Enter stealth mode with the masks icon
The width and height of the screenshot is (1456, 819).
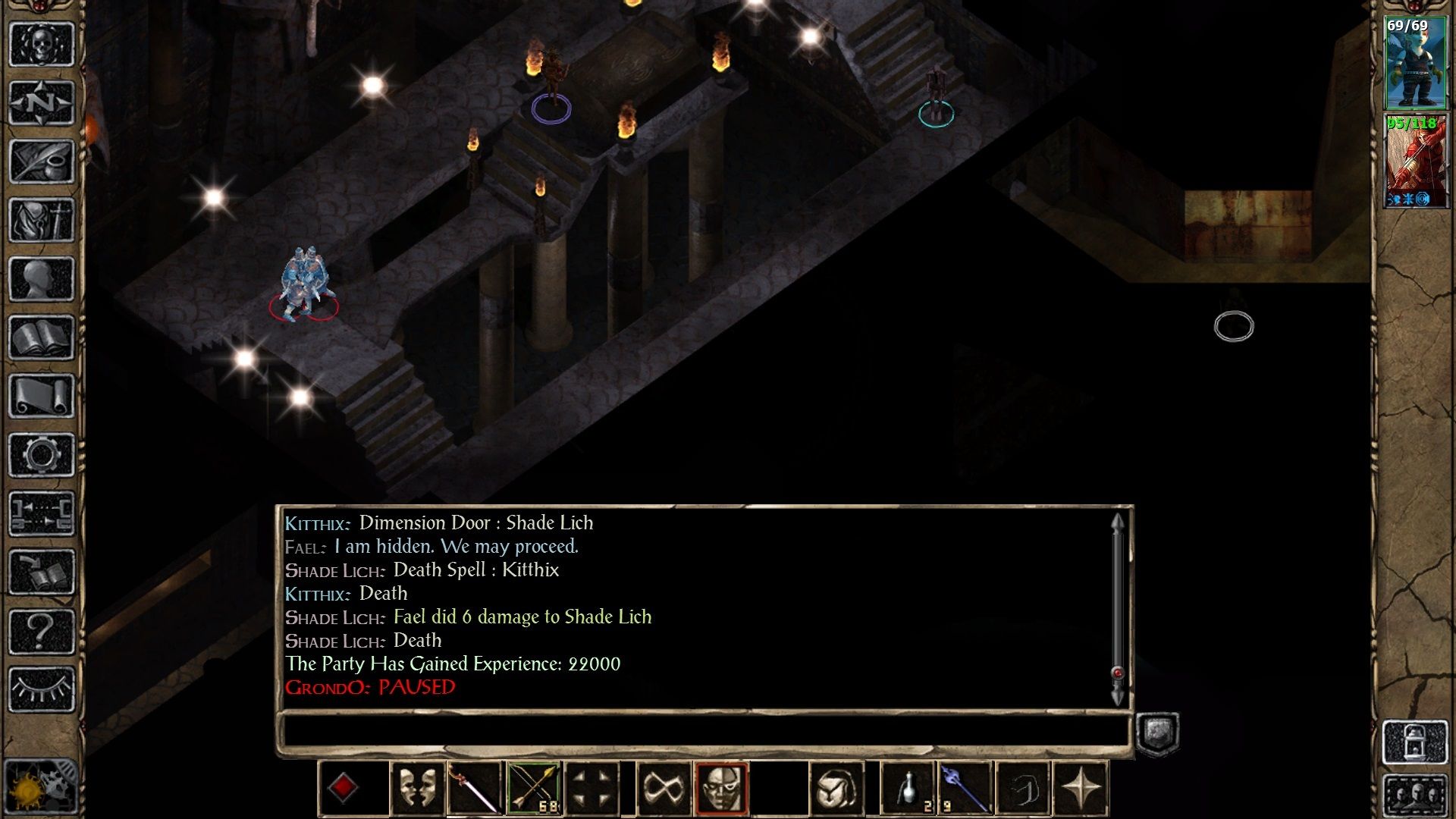coord(419,786)
